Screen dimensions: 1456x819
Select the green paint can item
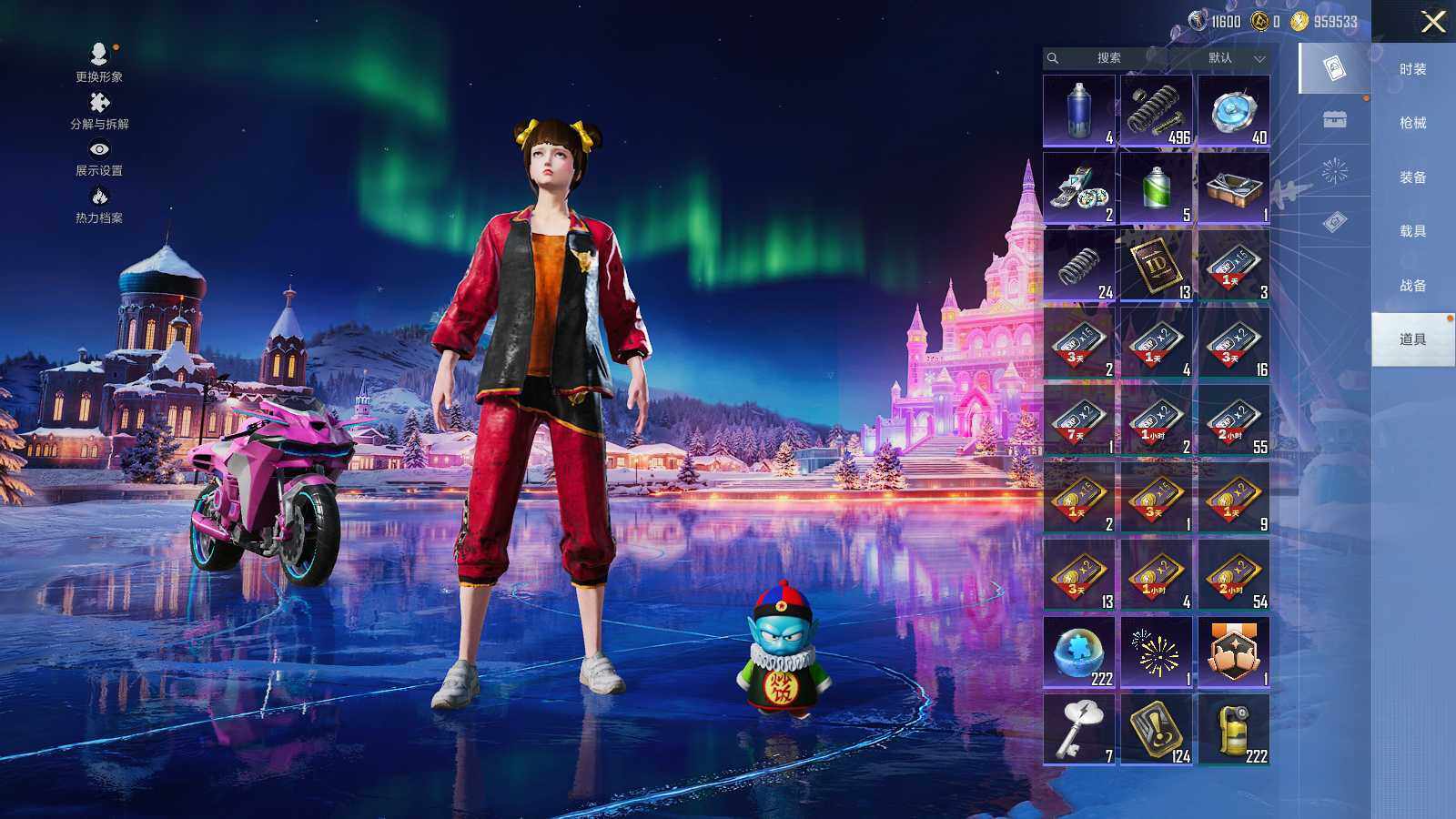(x=1156, y=187)
